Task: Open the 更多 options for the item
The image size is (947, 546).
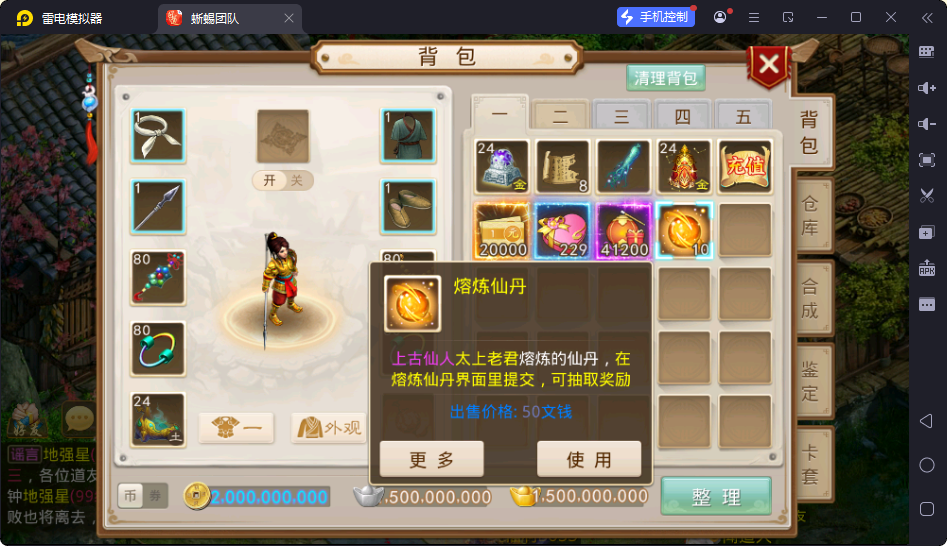Action: (432, 459)
